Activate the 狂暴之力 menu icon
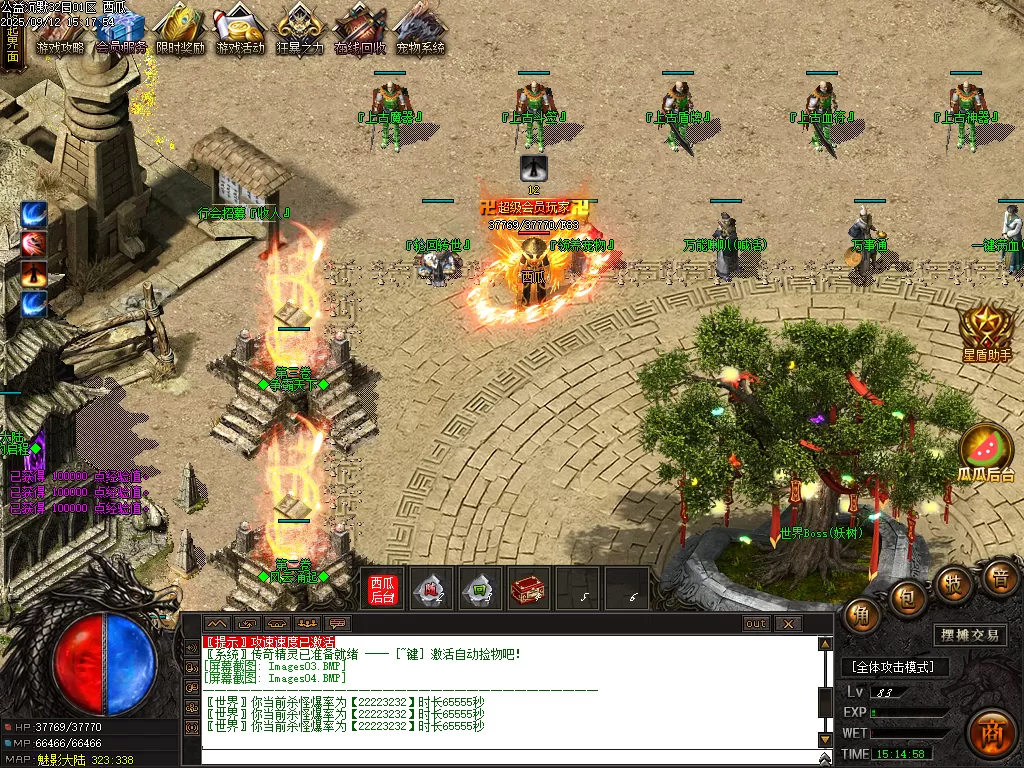Viewport: 1024px width, 768px height. 300,30
